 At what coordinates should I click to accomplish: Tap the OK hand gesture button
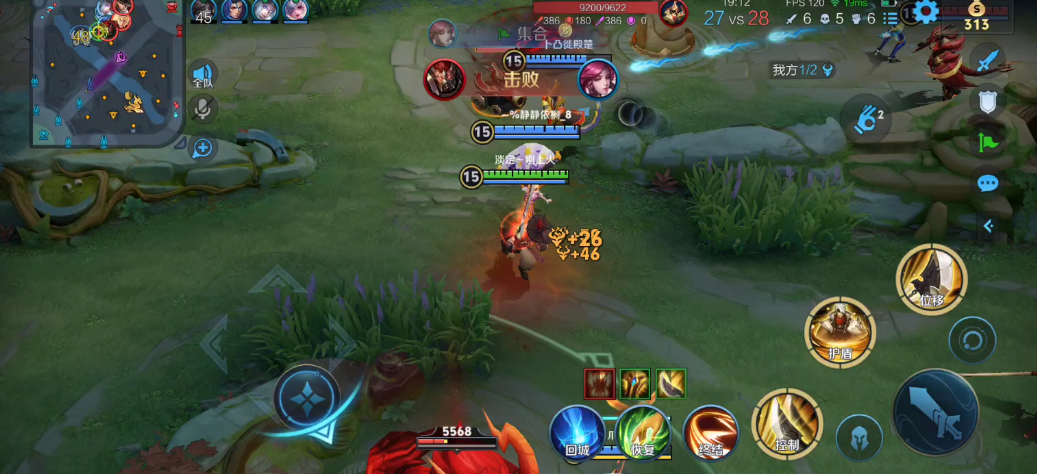[867, 117]
